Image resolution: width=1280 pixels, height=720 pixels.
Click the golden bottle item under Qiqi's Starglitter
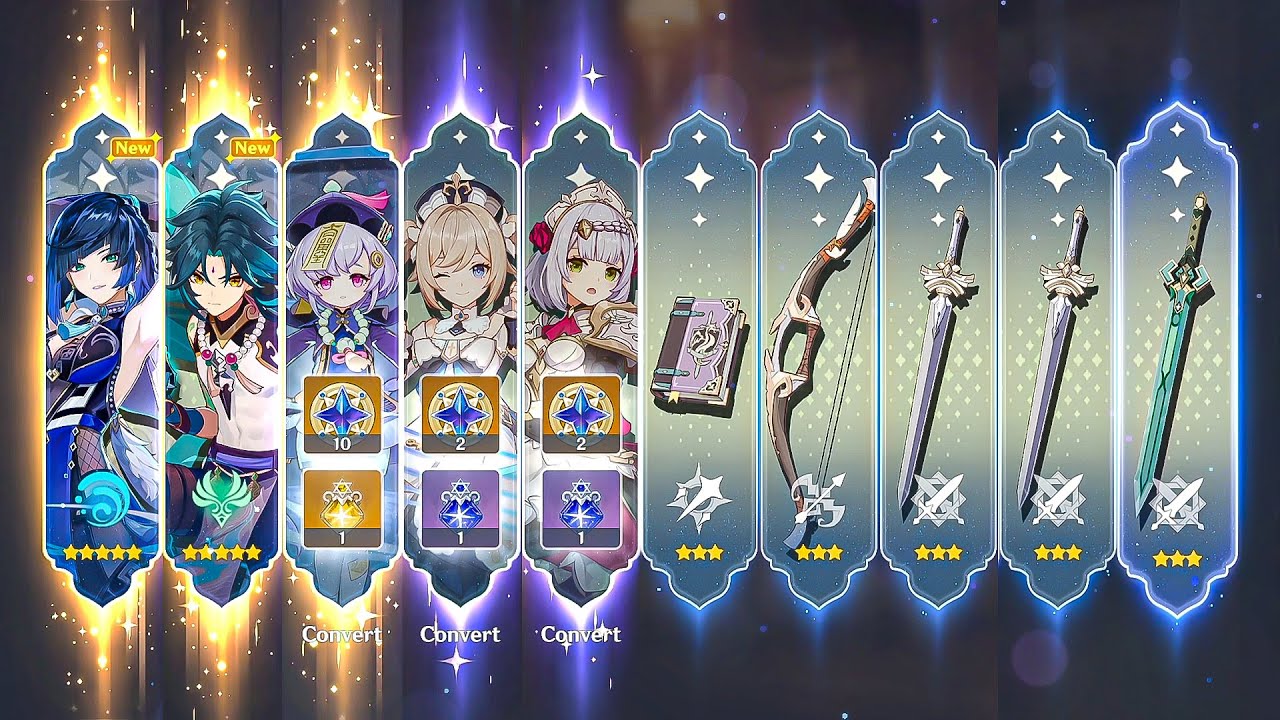(x=343, y=505)
